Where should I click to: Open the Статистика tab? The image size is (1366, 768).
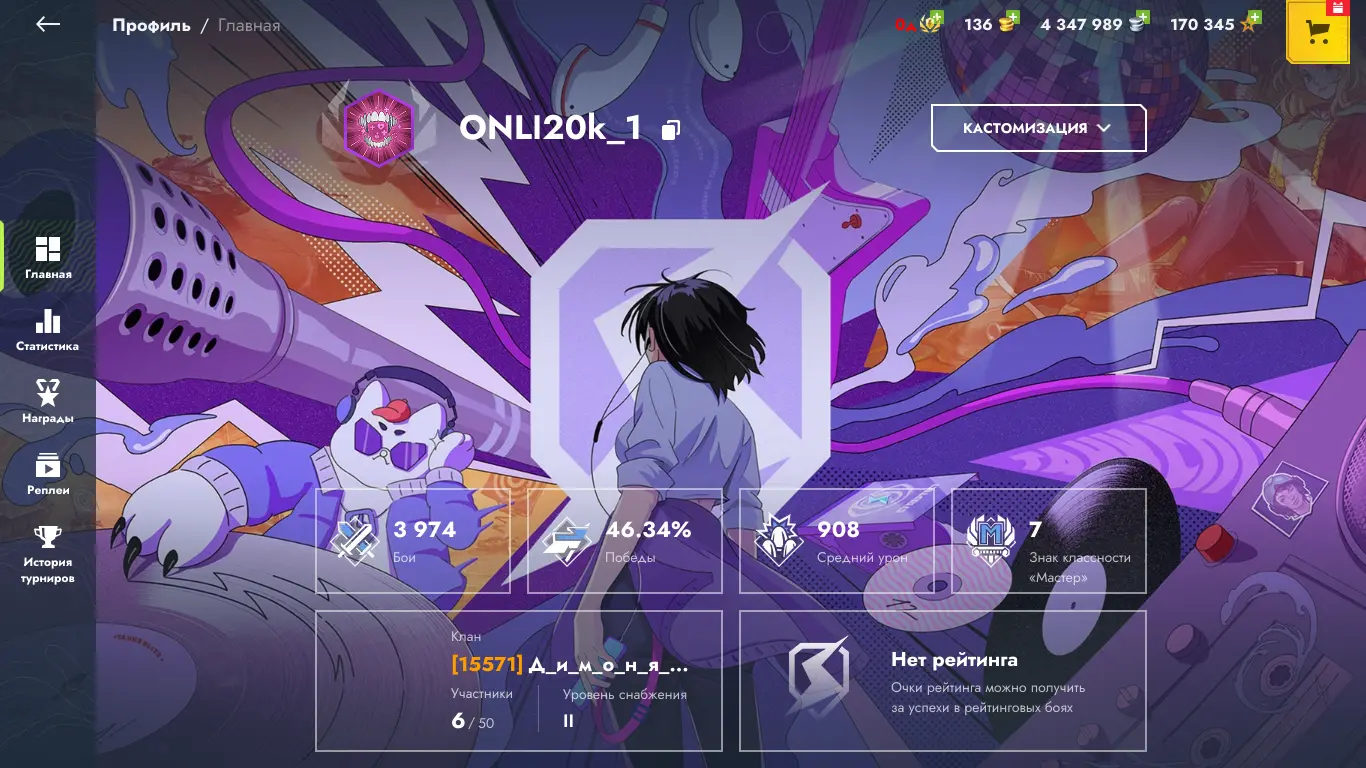(47, 330)
